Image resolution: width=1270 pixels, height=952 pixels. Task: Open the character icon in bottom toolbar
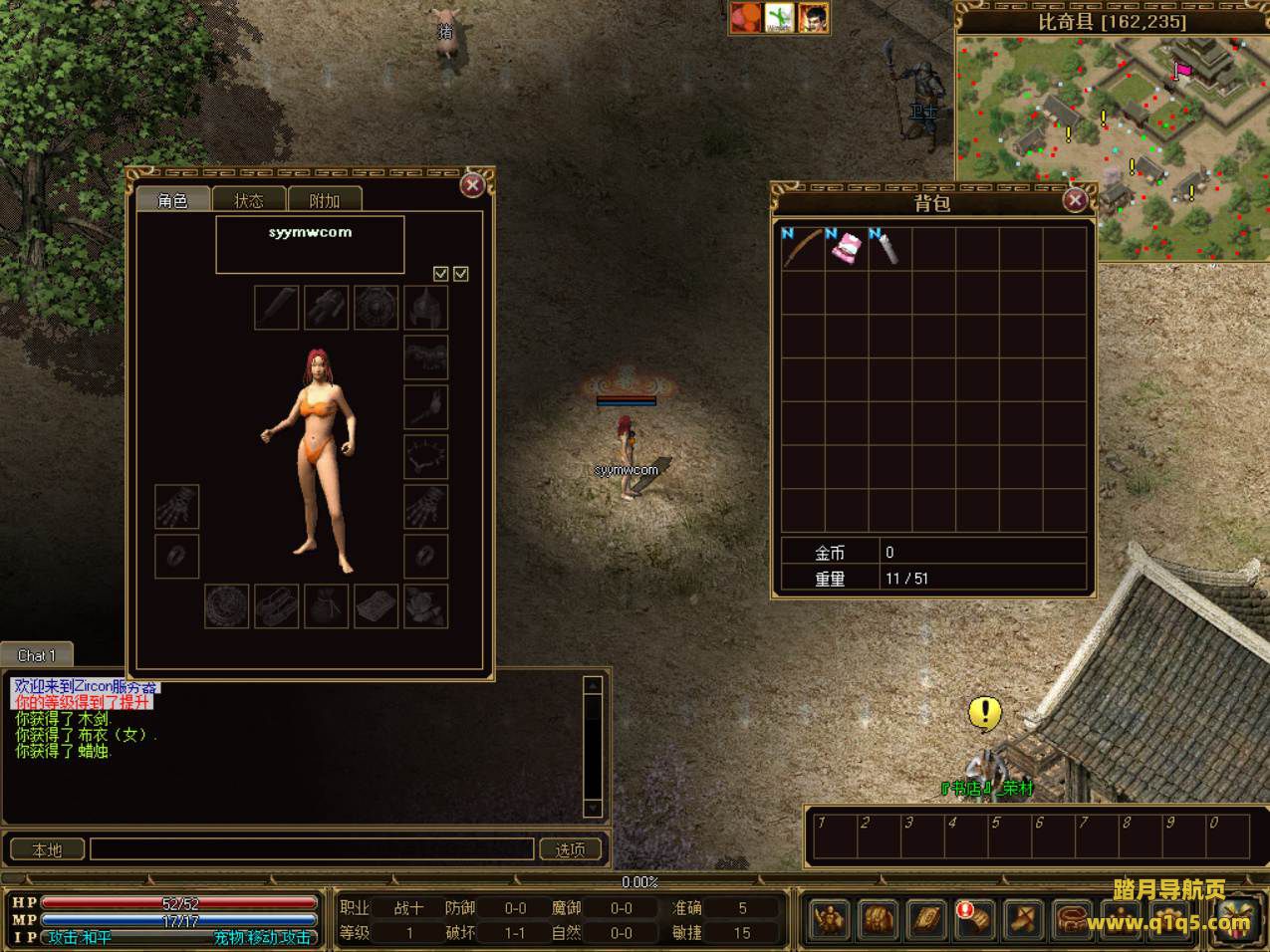coord(829,918)
